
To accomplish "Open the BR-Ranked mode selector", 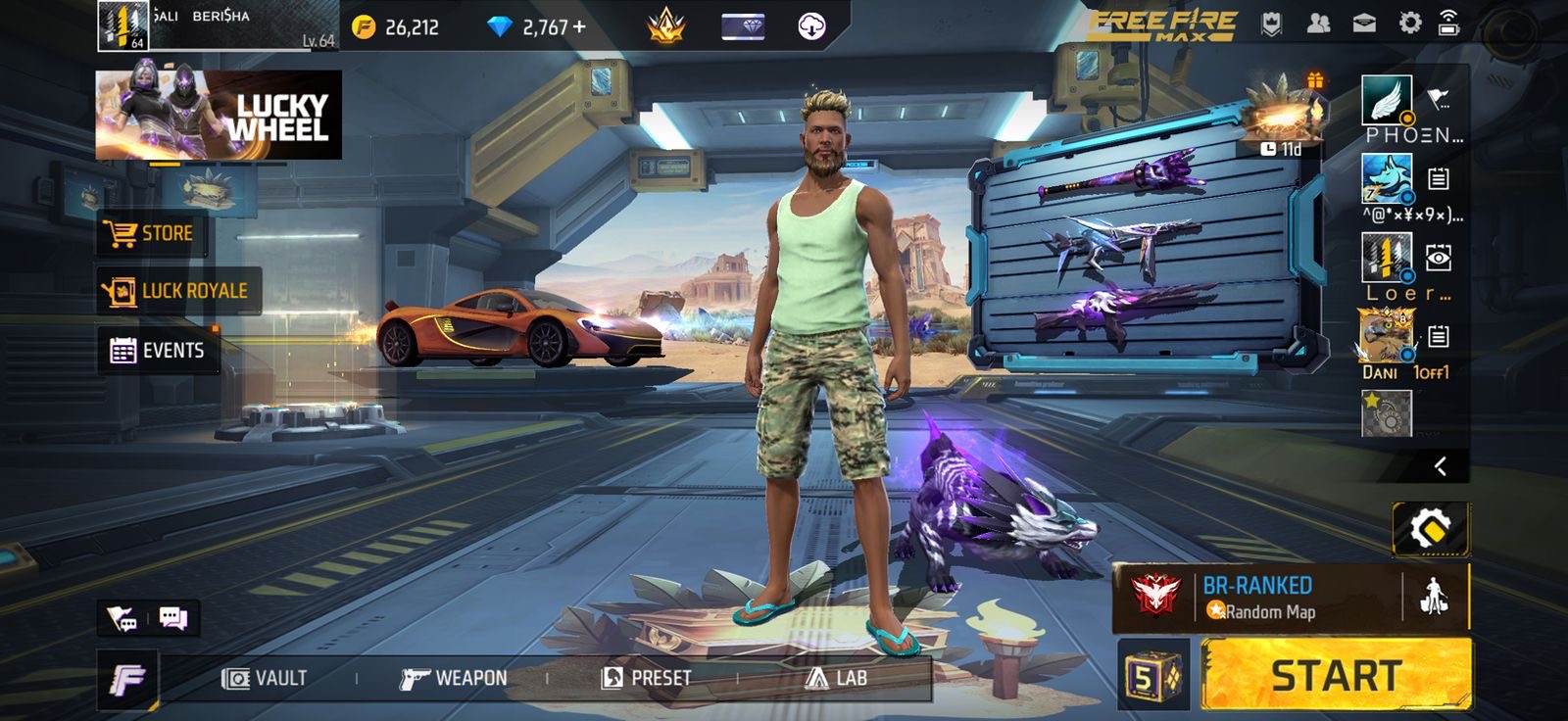I will coord(1259,598).
